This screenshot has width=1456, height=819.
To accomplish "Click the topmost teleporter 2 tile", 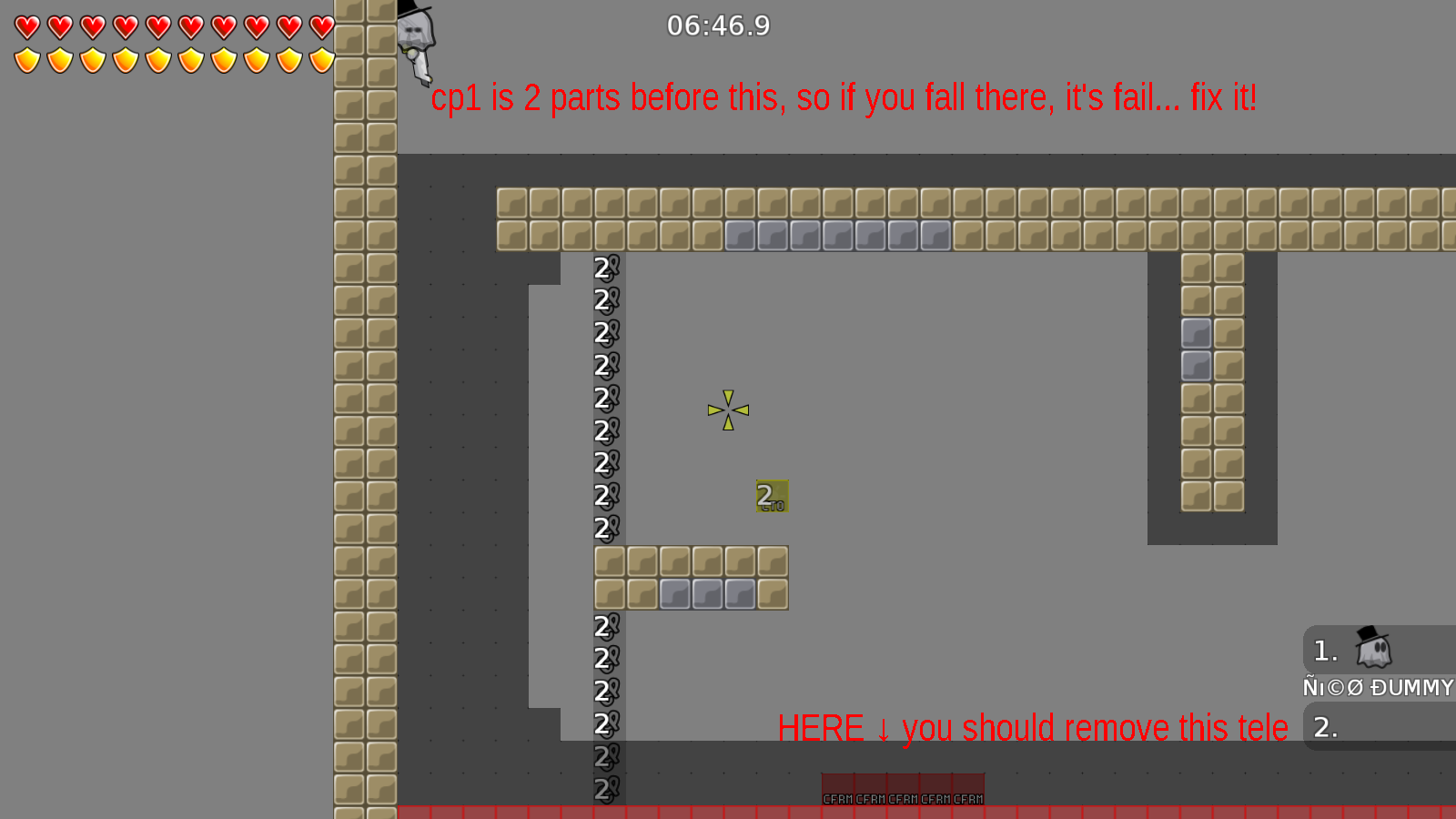I will pos(605,268).
